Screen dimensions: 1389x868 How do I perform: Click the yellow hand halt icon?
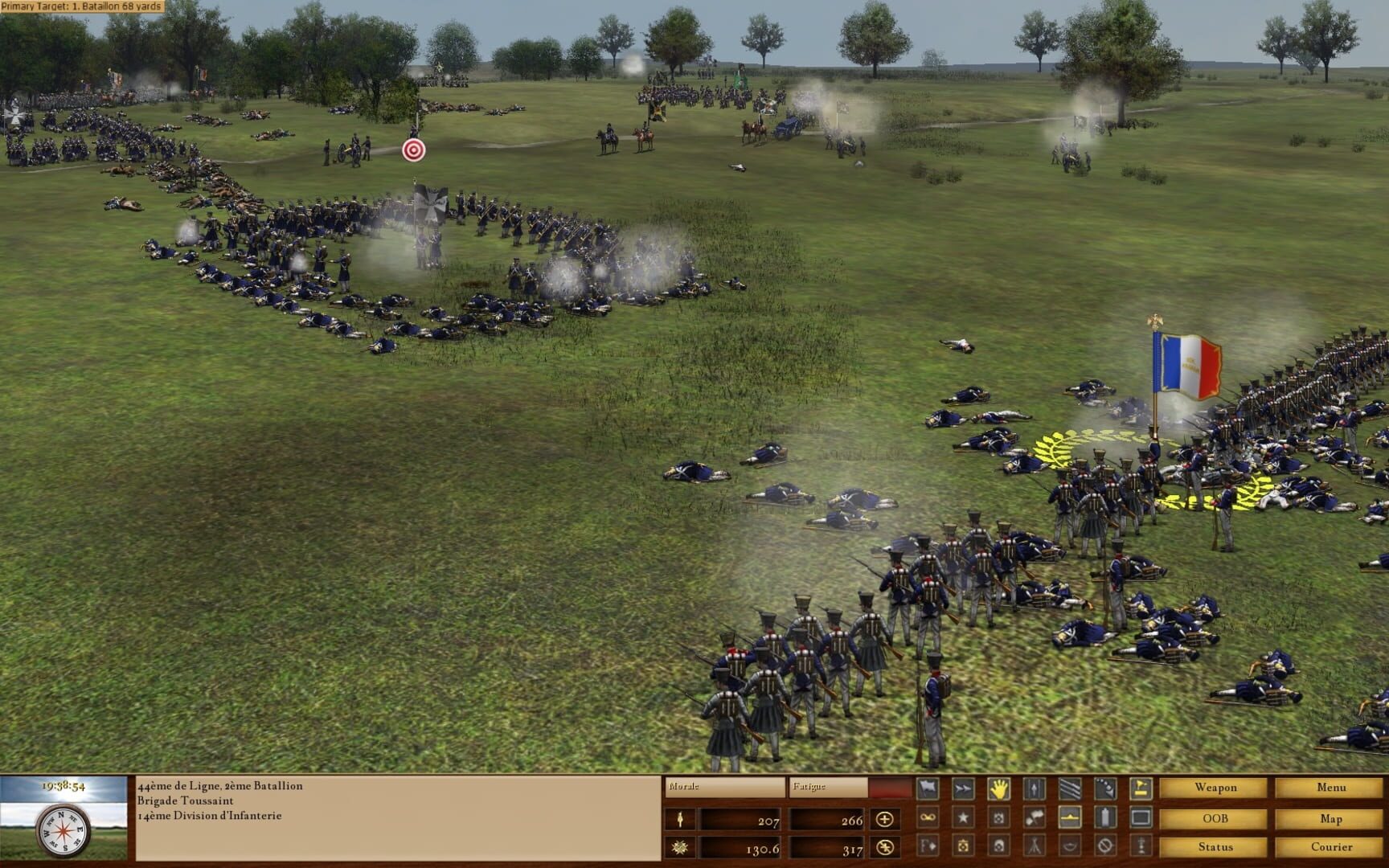click(999, 788)
